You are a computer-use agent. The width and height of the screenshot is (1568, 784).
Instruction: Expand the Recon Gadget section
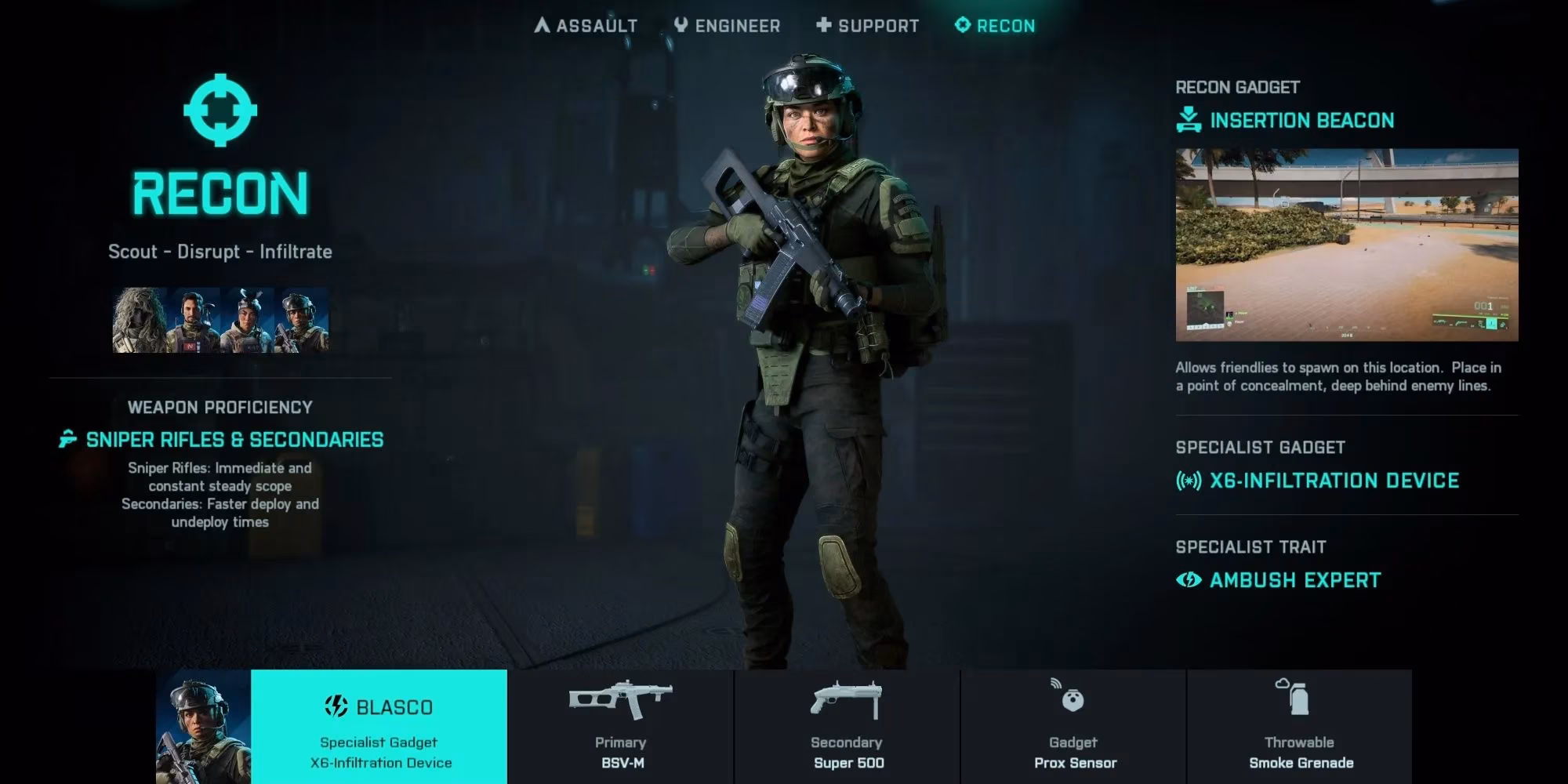1237,87
